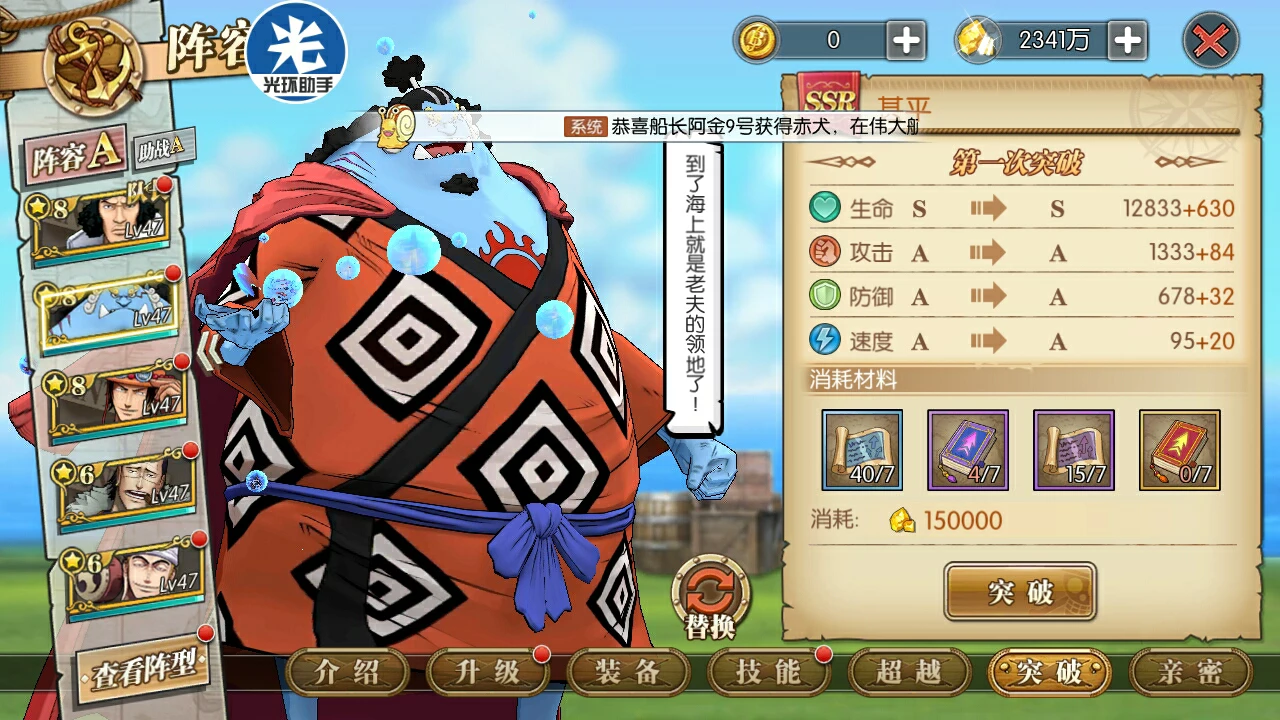
Task: Tap the 替换 replace character button
Action: 710,598
